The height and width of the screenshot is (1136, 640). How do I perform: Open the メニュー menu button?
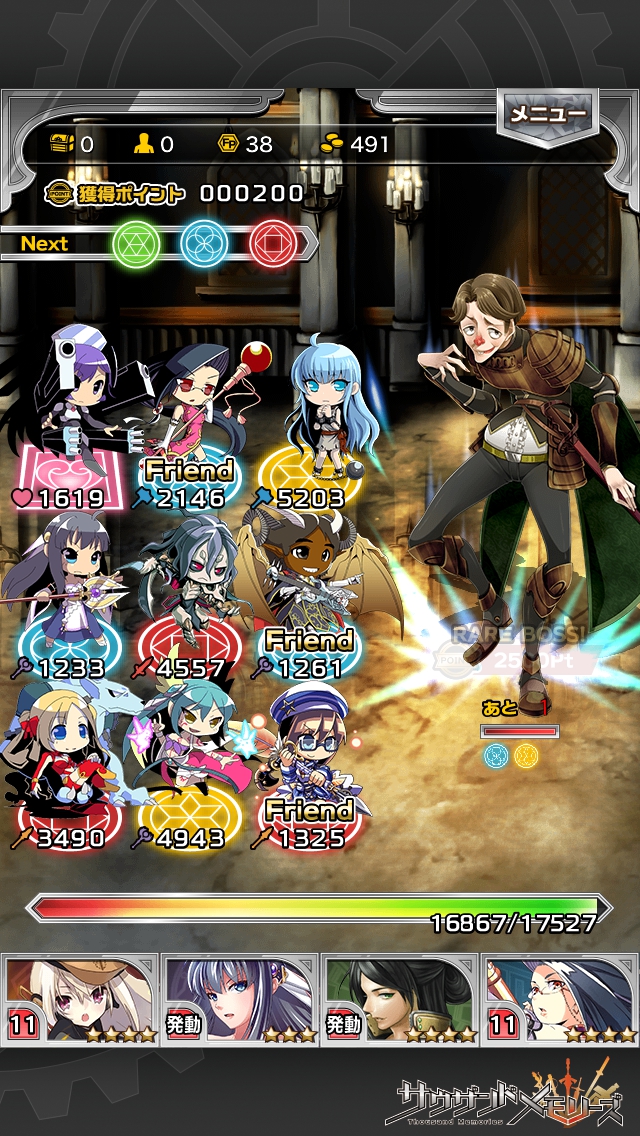(548, 115)
